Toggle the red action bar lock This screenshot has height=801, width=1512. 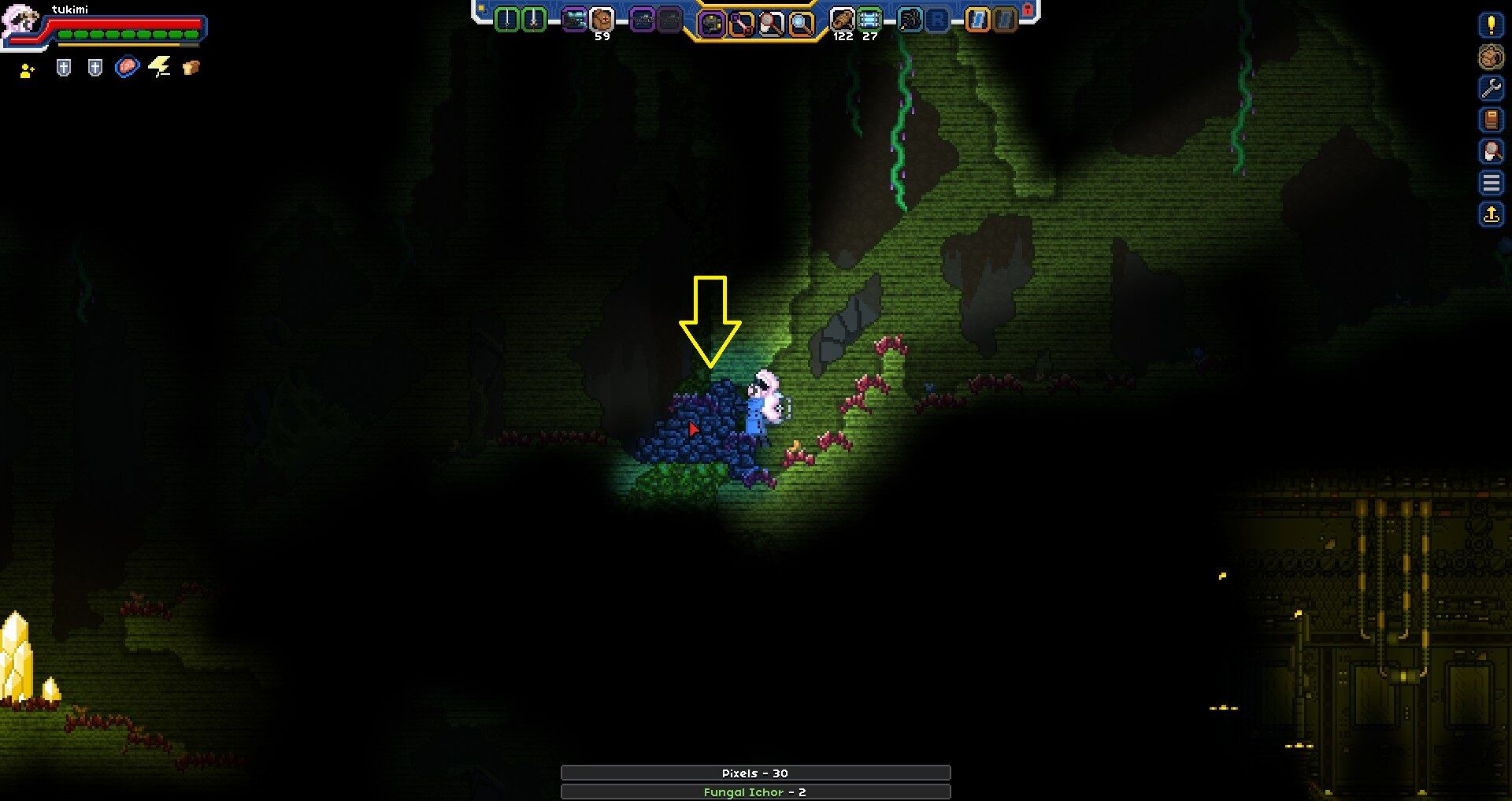[1029, 9]
